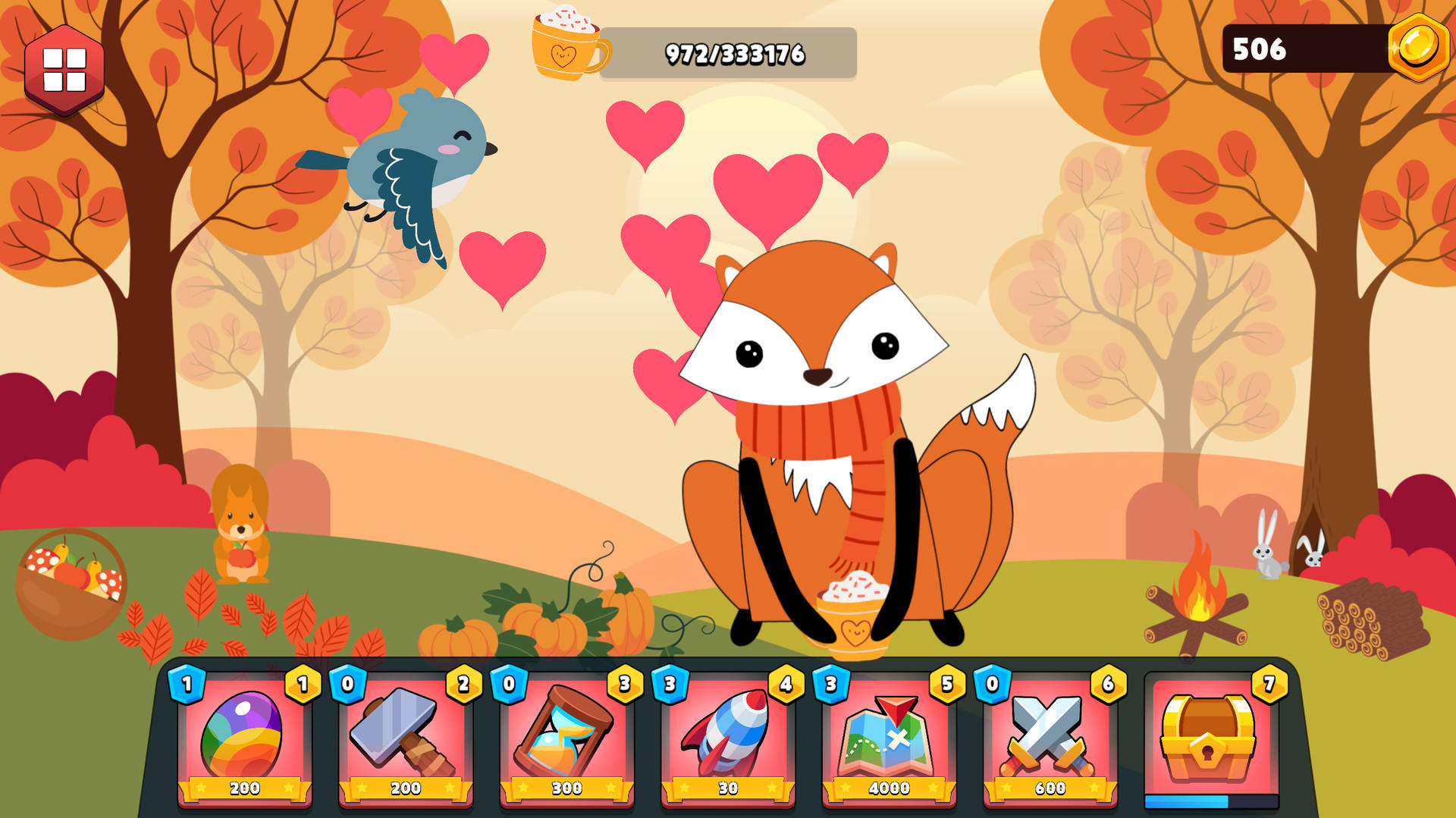Click the swords' orange badge showing 6

1109,684
